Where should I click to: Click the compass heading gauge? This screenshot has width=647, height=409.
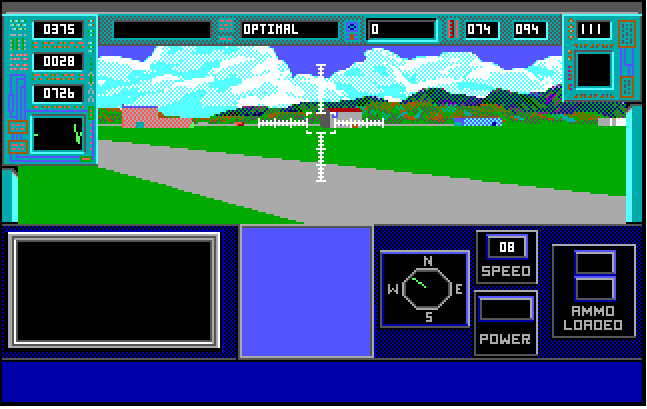[426, 289]
